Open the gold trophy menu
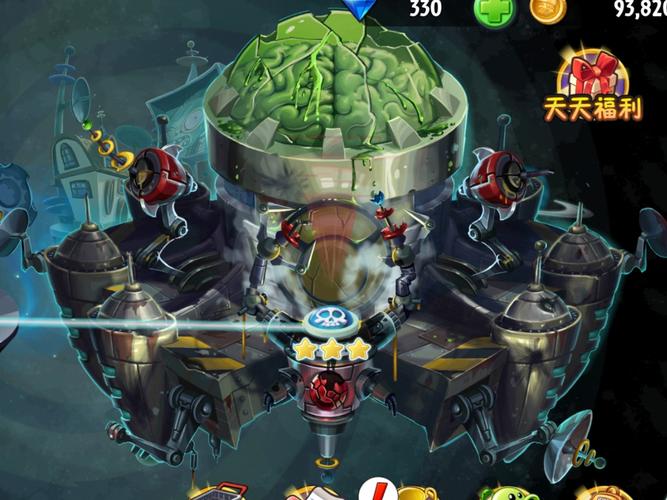Screen dimensions: 667x500 pos(413,493)
